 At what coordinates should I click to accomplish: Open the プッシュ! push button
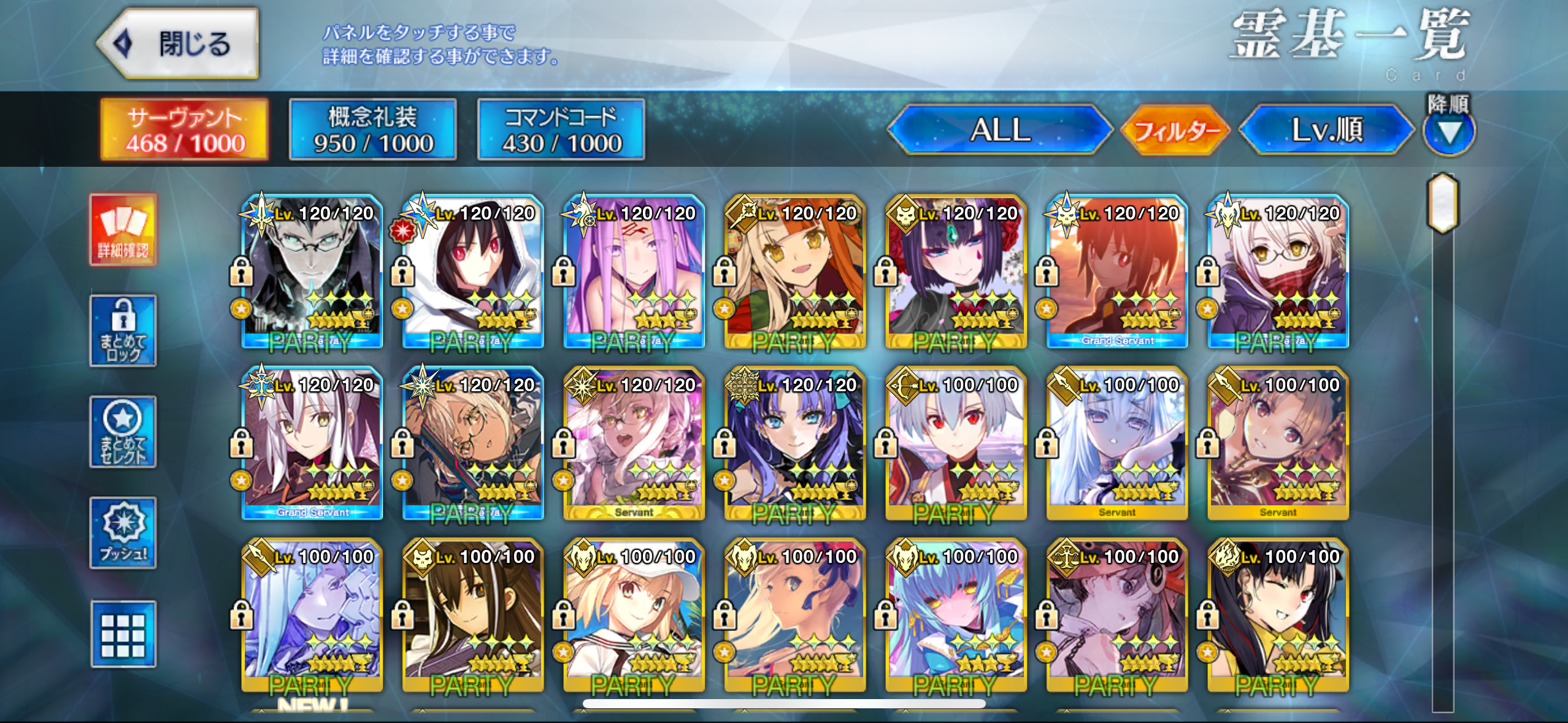pos(123,533)
